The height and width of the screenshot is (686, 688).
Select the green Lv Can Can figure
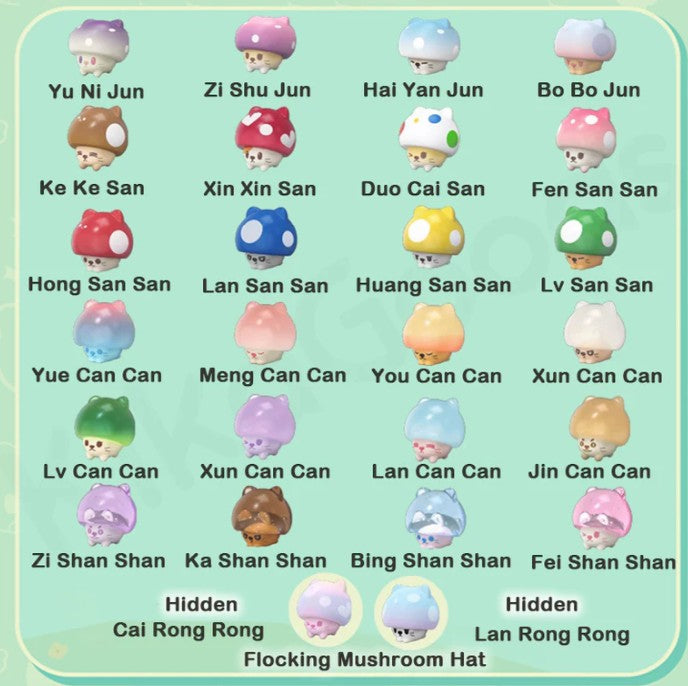103,427
